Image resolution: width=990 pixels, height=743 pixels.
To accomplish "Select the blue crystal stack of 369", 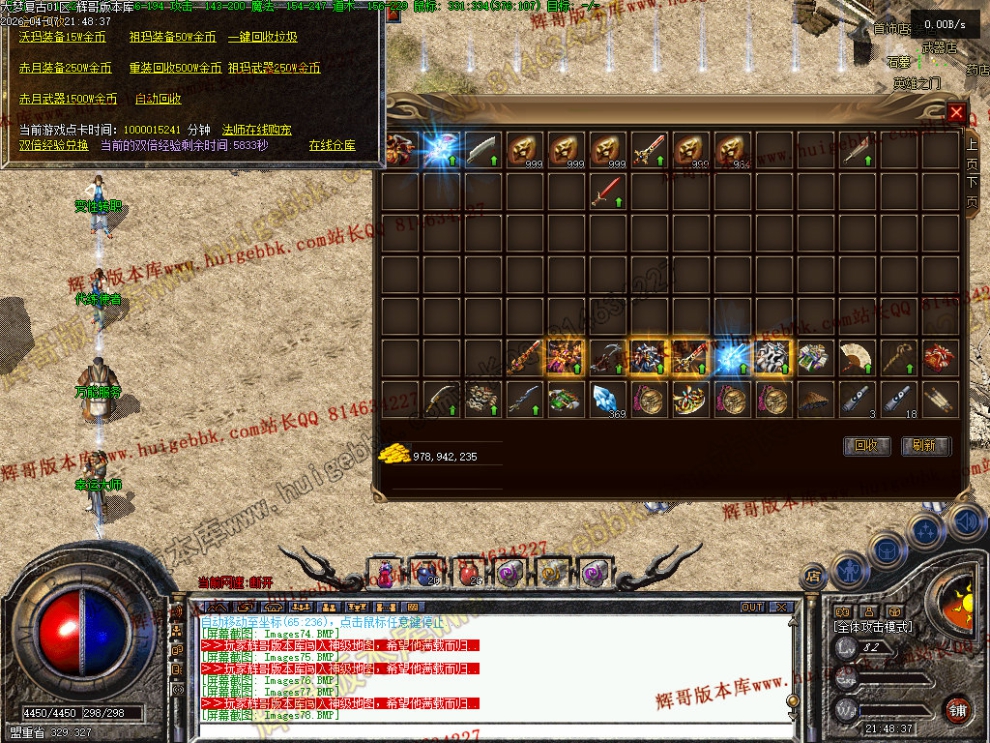I will tap(606, 399).
